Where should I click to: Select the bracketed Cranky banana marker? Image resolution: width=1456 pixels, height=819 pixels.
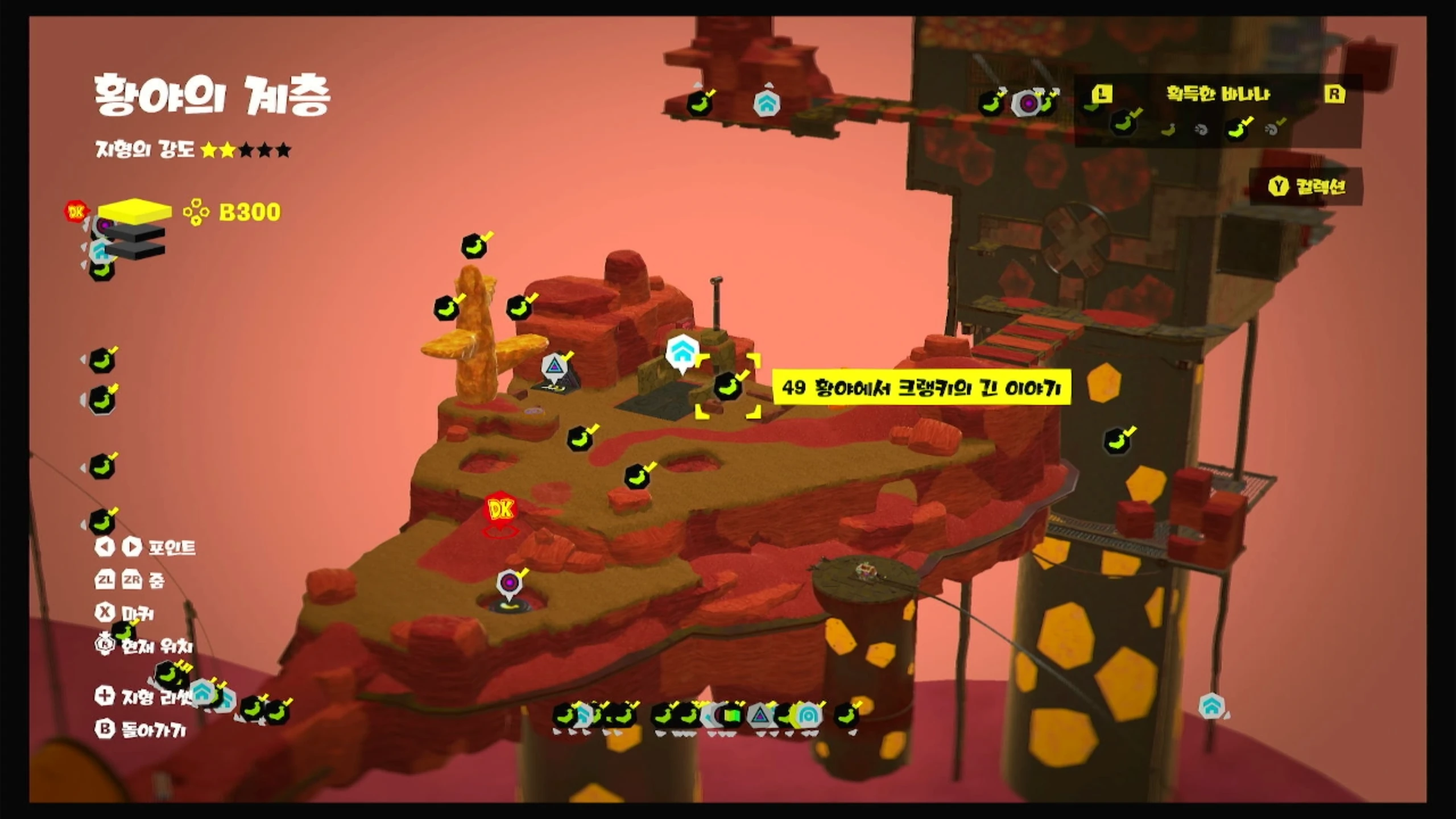click(728, 387)
